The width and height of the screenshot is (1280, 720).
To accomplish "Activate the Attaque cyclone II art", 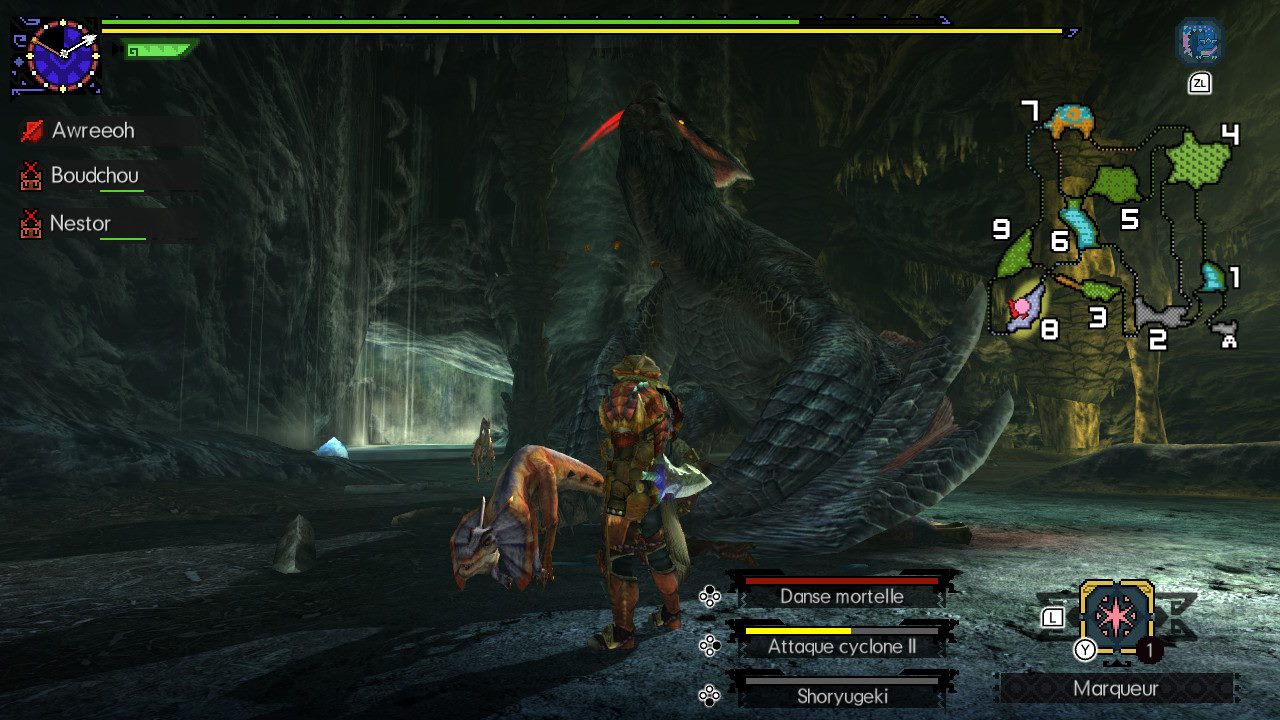I will click(x=842, y=646).
